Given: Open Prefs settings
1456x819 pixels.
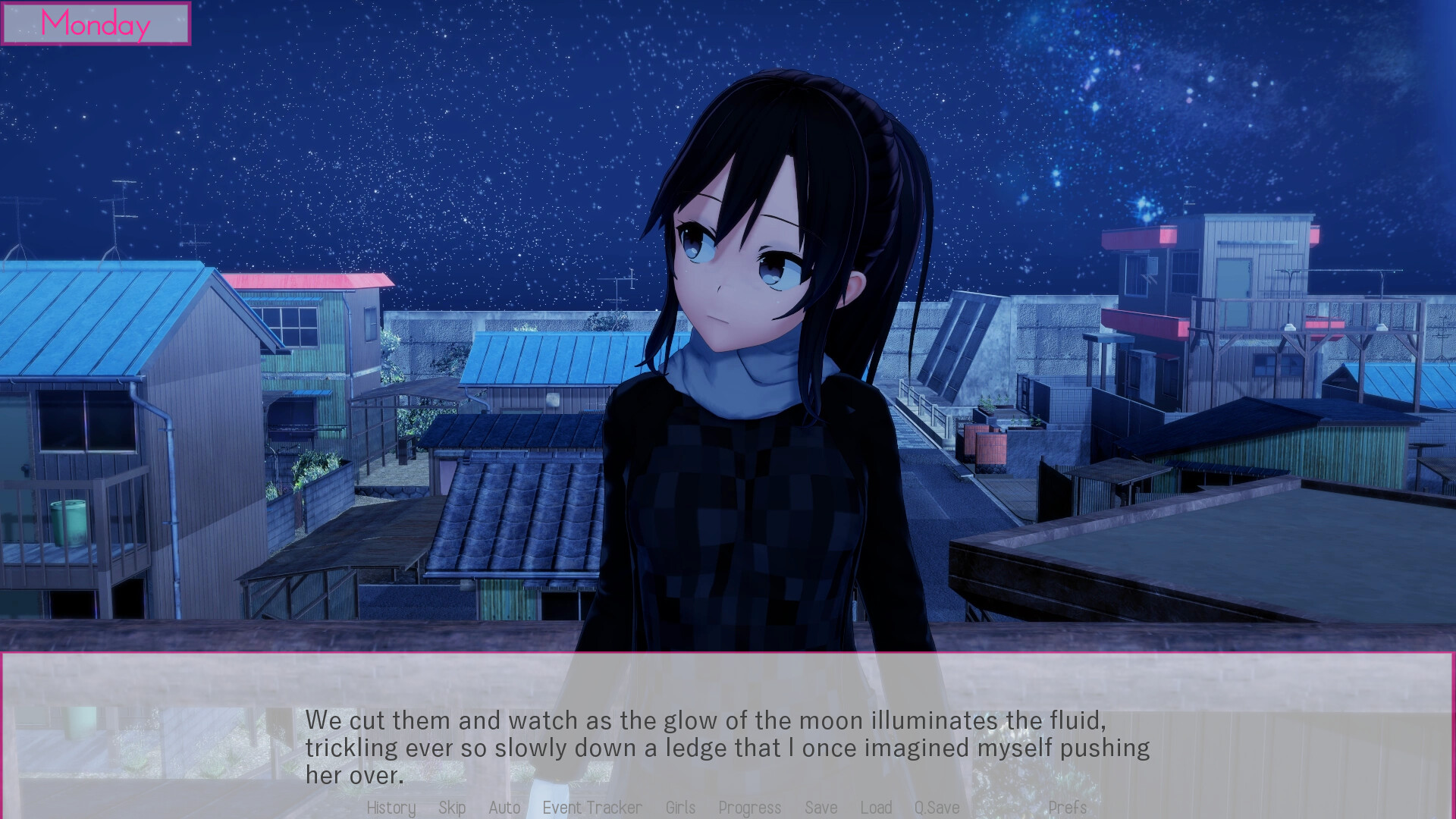Looking at the screenshot, I should [1067, 808].
